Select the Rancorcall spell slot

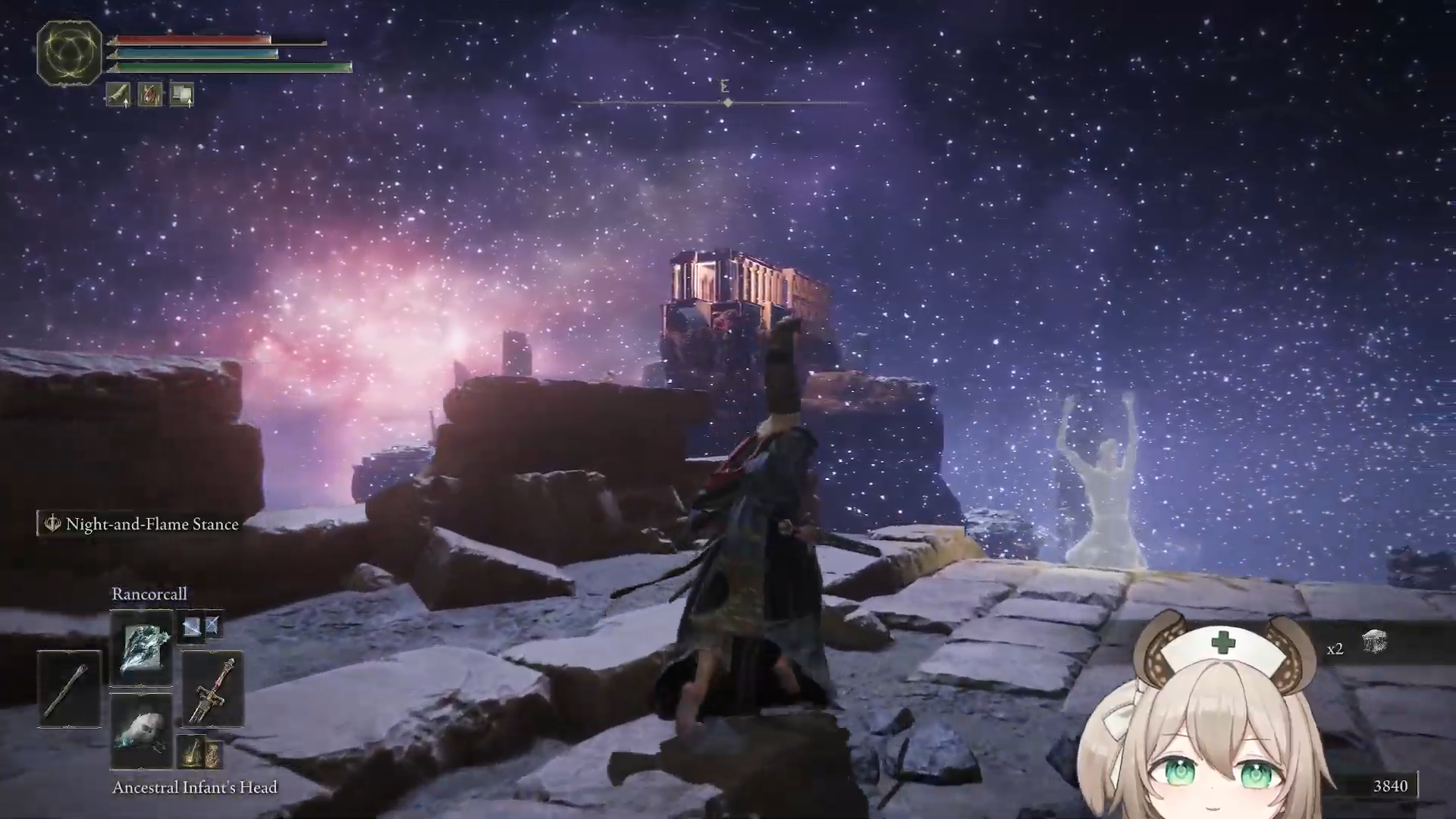click(x=141, y=647)
